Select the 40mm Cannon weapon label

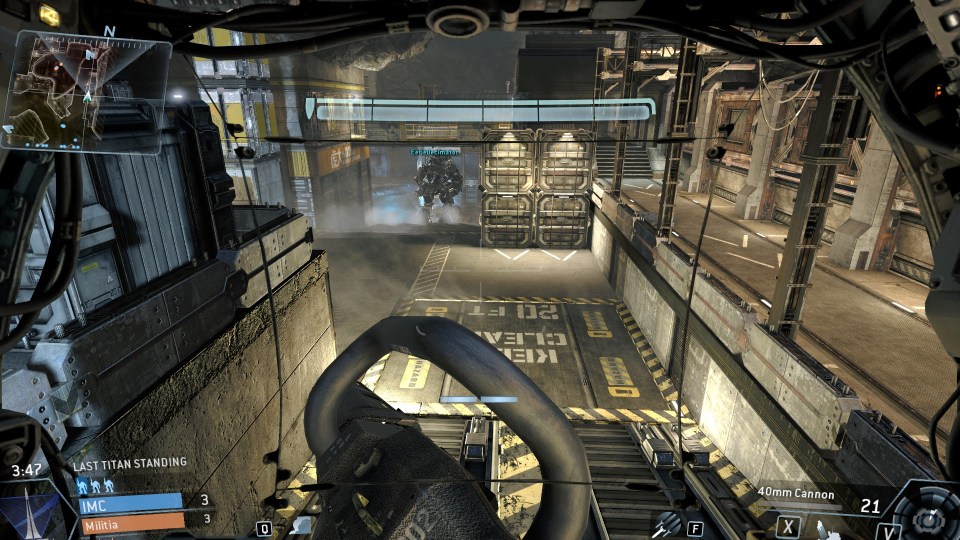tap(797, 492)
